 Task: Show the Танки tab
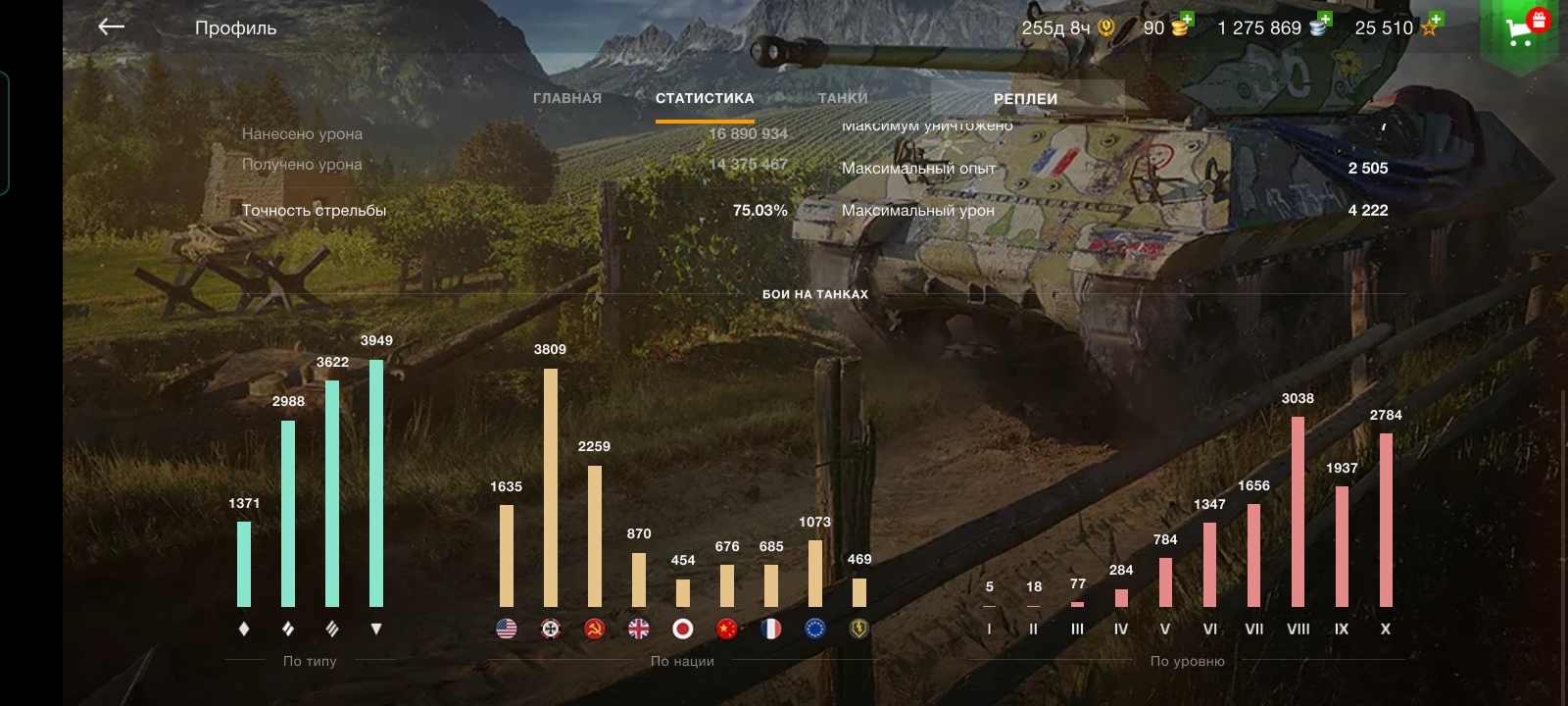coord(843,98)
